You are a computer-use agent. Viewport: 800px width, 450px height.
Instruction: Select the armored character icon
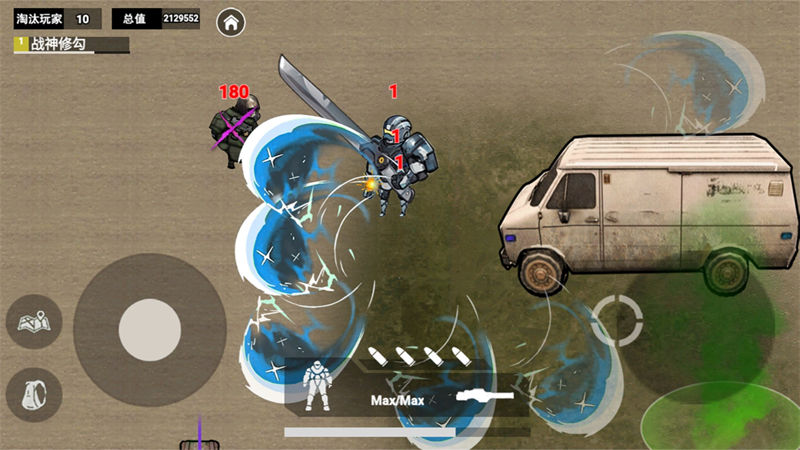319,386
